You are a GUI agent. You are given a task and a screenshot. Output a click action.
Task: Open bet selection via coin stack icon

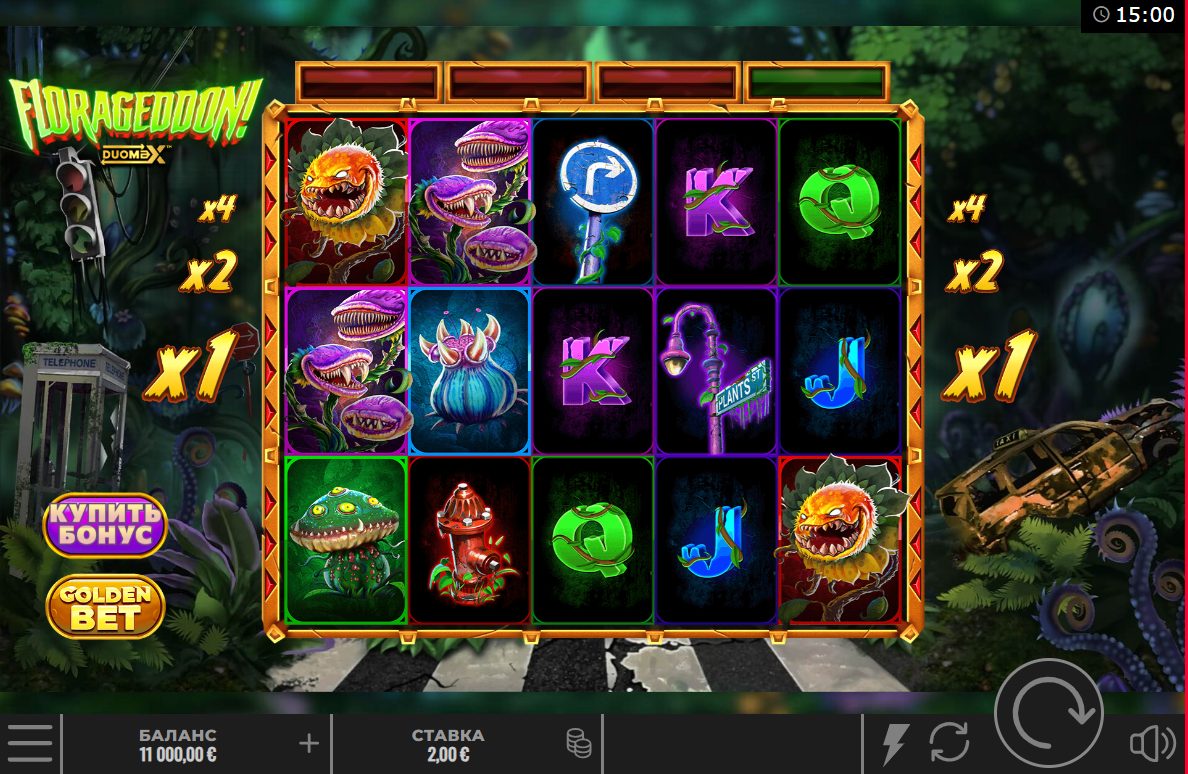click(x=578, y=743)
